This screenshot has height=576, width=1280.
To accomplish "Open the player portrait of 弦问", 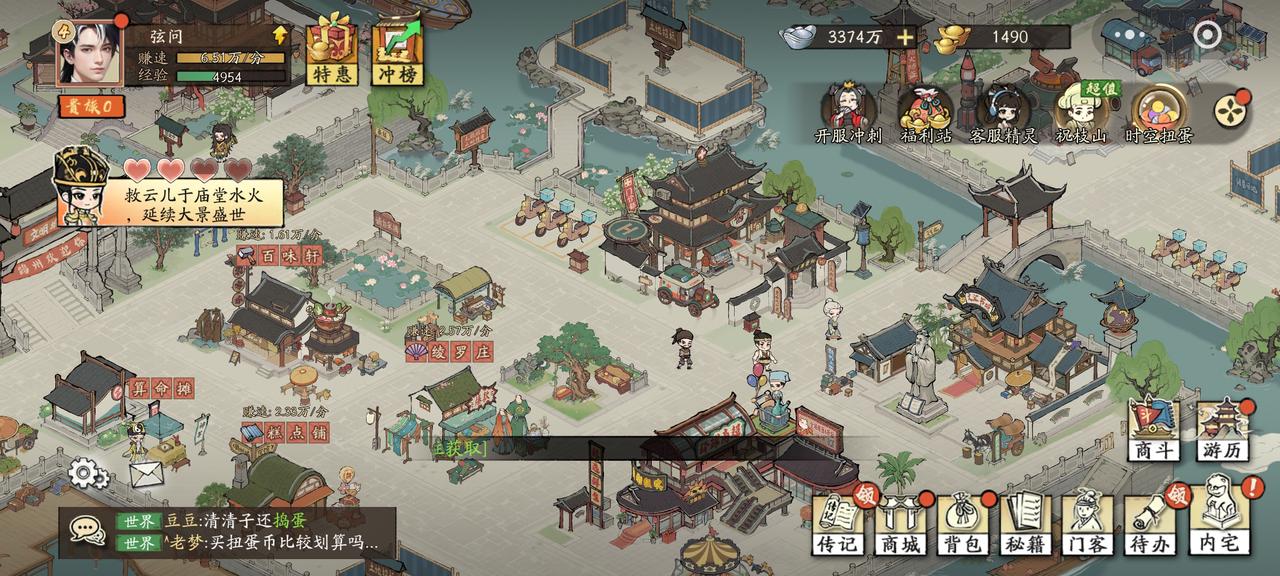I will pos(87,52).
